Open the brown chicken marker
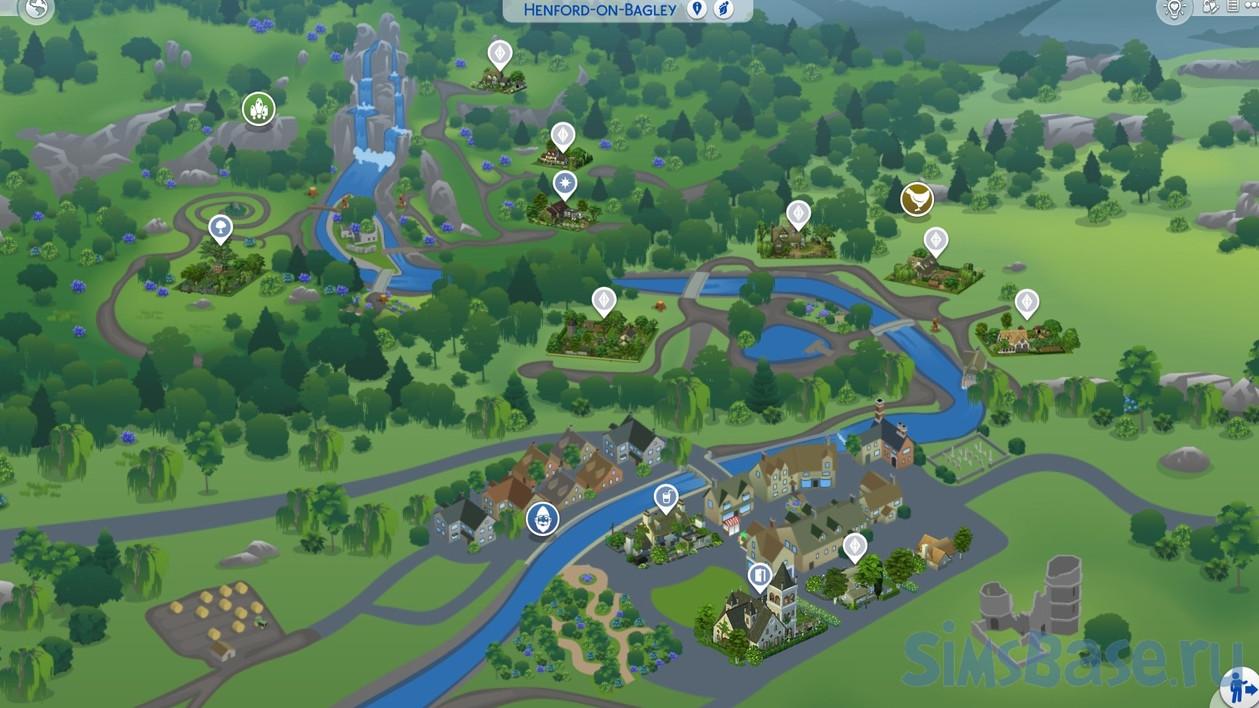 click(x=916, y=200)
